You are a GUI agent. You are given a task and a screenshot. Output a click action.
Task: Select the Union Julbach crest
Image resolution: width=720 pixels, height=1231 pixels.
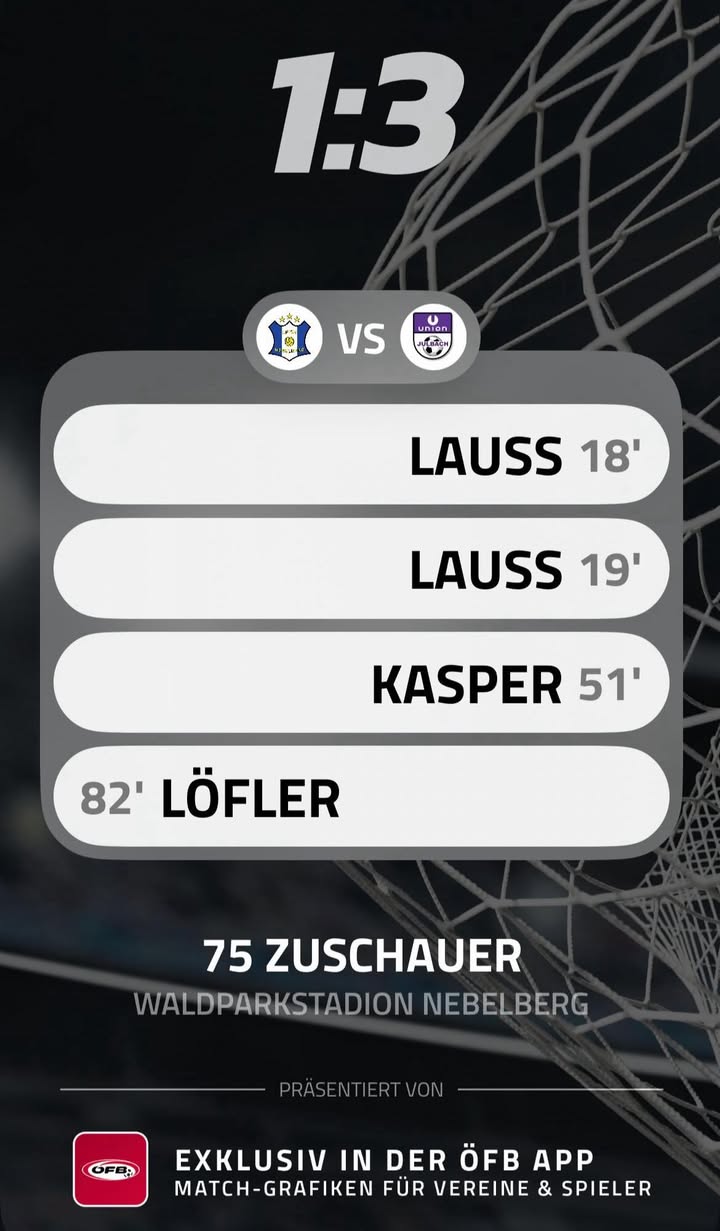pos(434,338)
